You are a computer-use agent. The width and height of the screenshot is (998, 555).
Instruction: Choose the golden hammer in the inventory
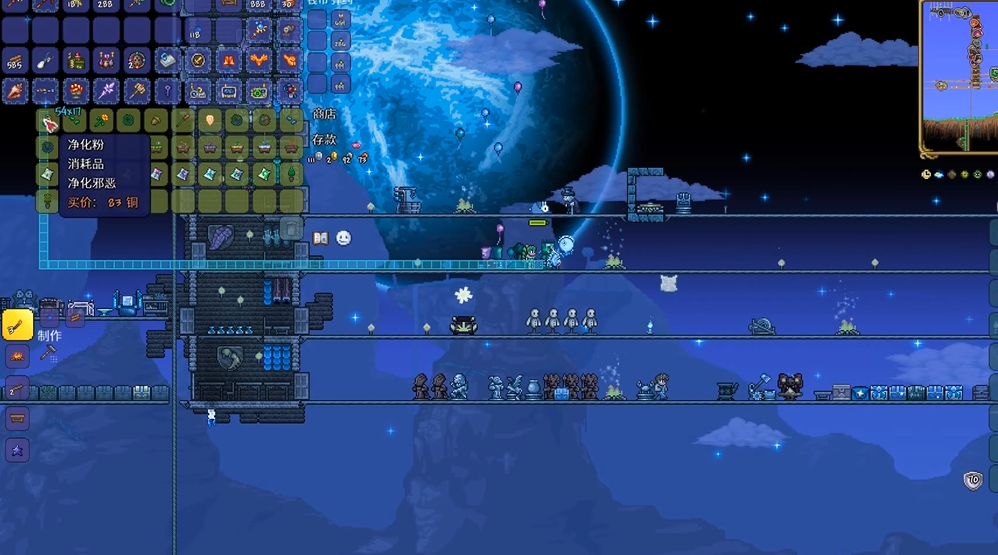click(x=137, y=91)
